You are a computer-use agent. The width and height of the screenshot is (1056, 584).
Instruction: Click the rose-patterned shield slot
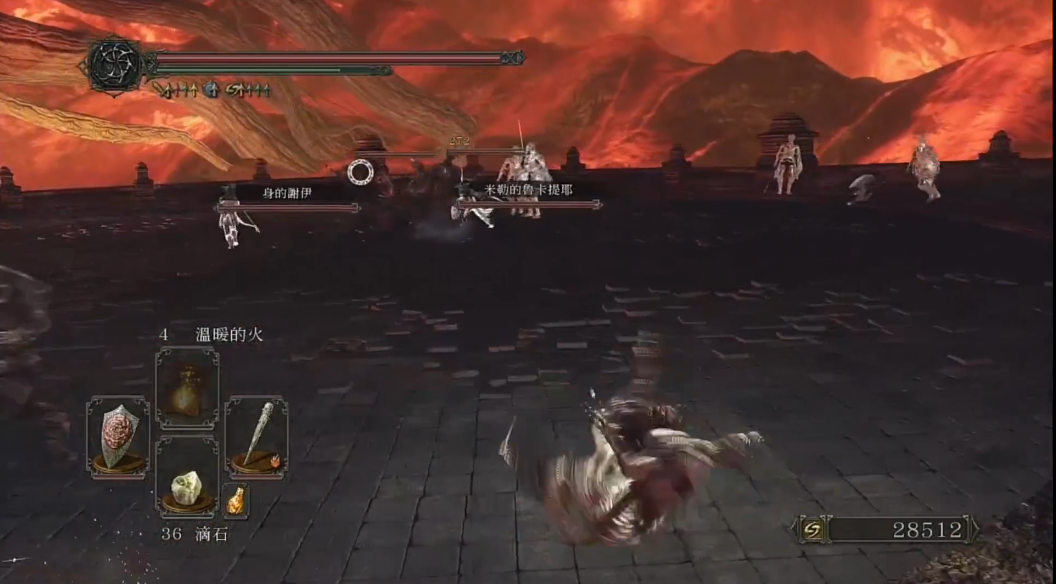click(x=118, y=436)
